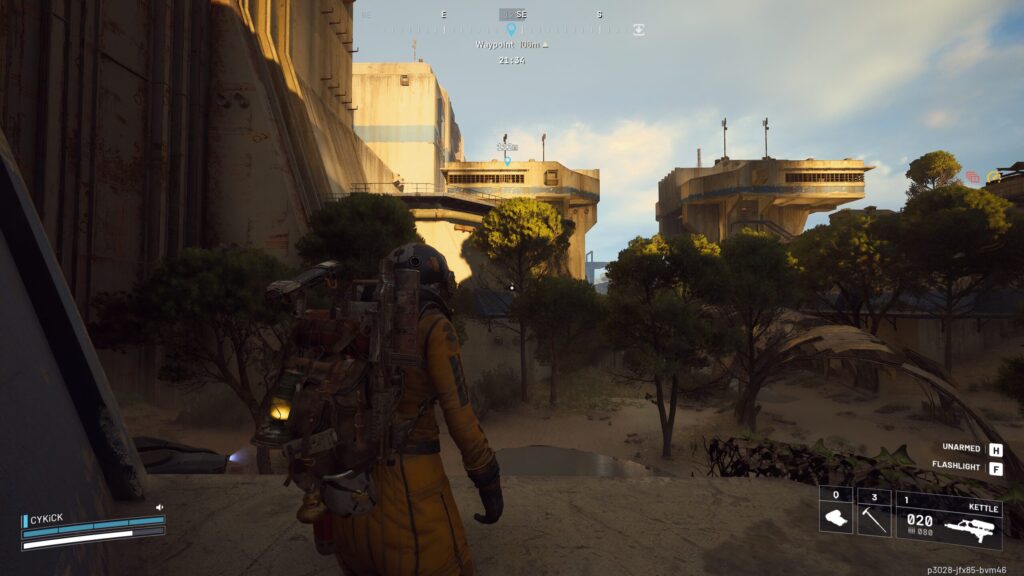Viewport: 1024px width, 576px height.
Task: Select the bandage consumable slot
Action: [x=836, y=512]
